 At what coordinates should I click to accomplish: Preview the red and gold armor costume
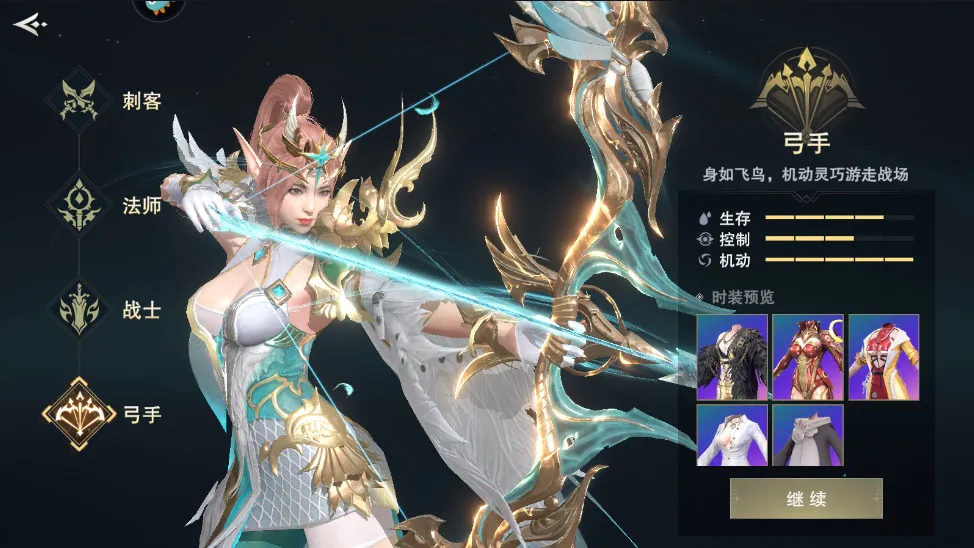(808, 357)
